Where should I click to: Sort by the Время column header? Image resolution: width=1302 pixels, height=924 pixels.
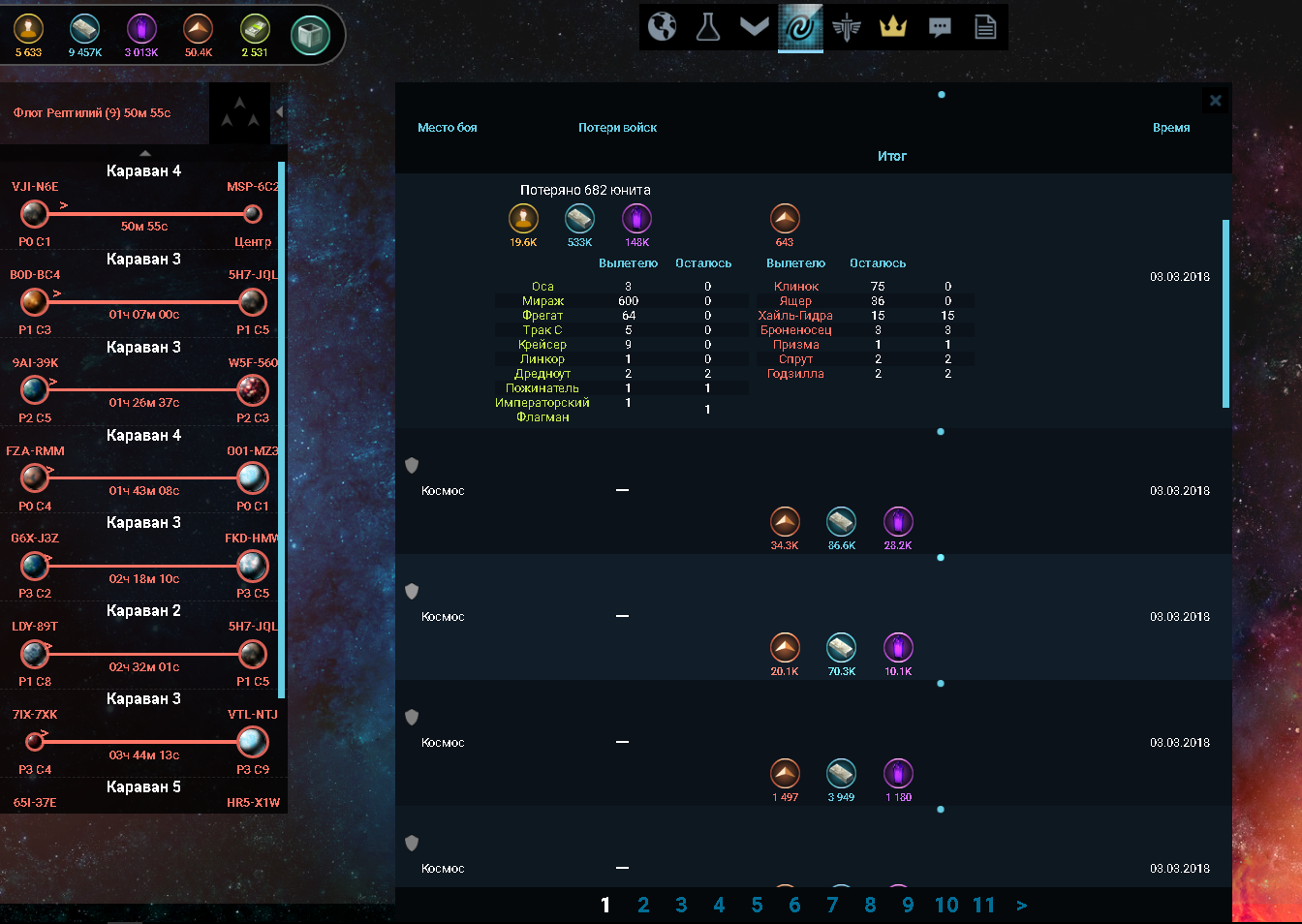[x=1171, y=128]
